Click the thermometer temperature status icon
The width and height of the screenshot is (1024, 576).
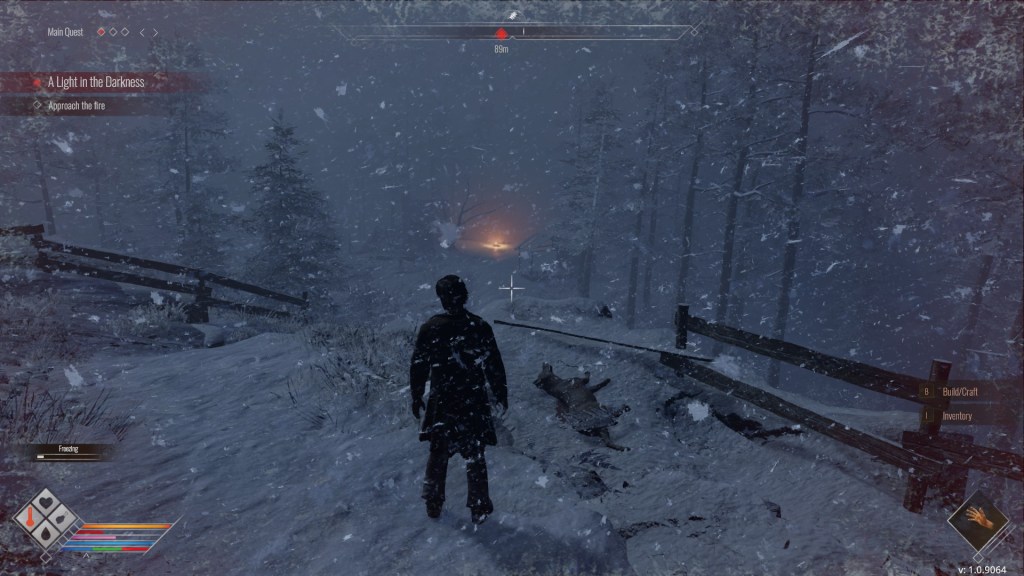coord(31,520)
